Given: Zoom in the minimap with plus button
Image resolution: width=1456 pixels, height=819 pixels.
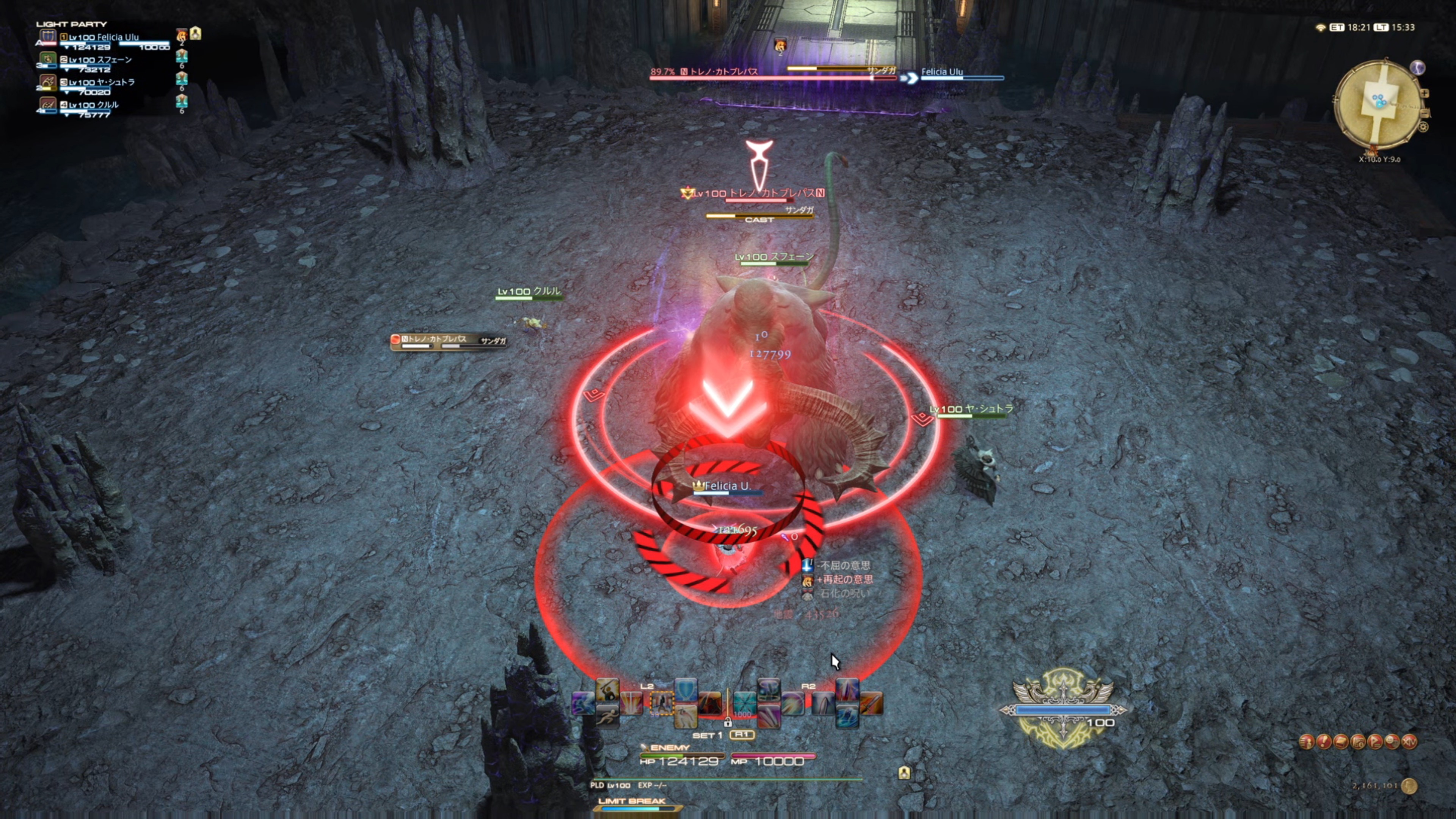Looking at the screenshot, I should [1425, 93].
